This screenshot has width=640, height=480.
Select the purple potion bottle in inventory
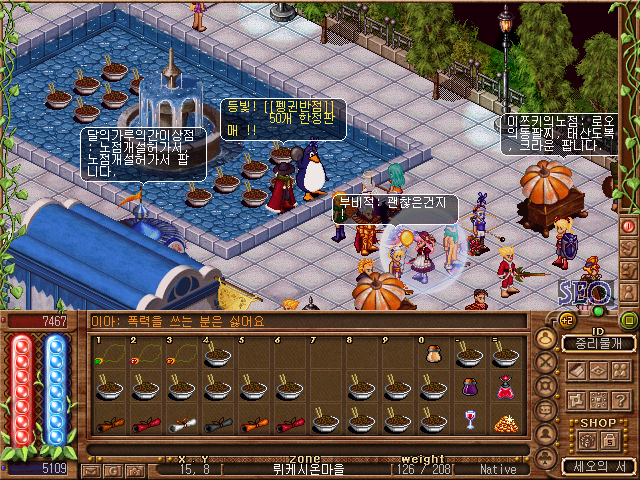click(469, 386)
